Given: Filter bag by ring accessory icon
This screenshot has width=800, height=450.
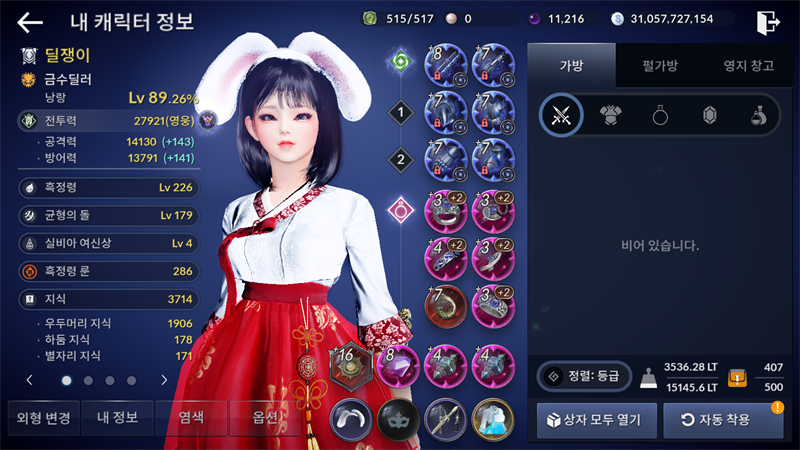Looking at the screenshot, I should [661, 116].
